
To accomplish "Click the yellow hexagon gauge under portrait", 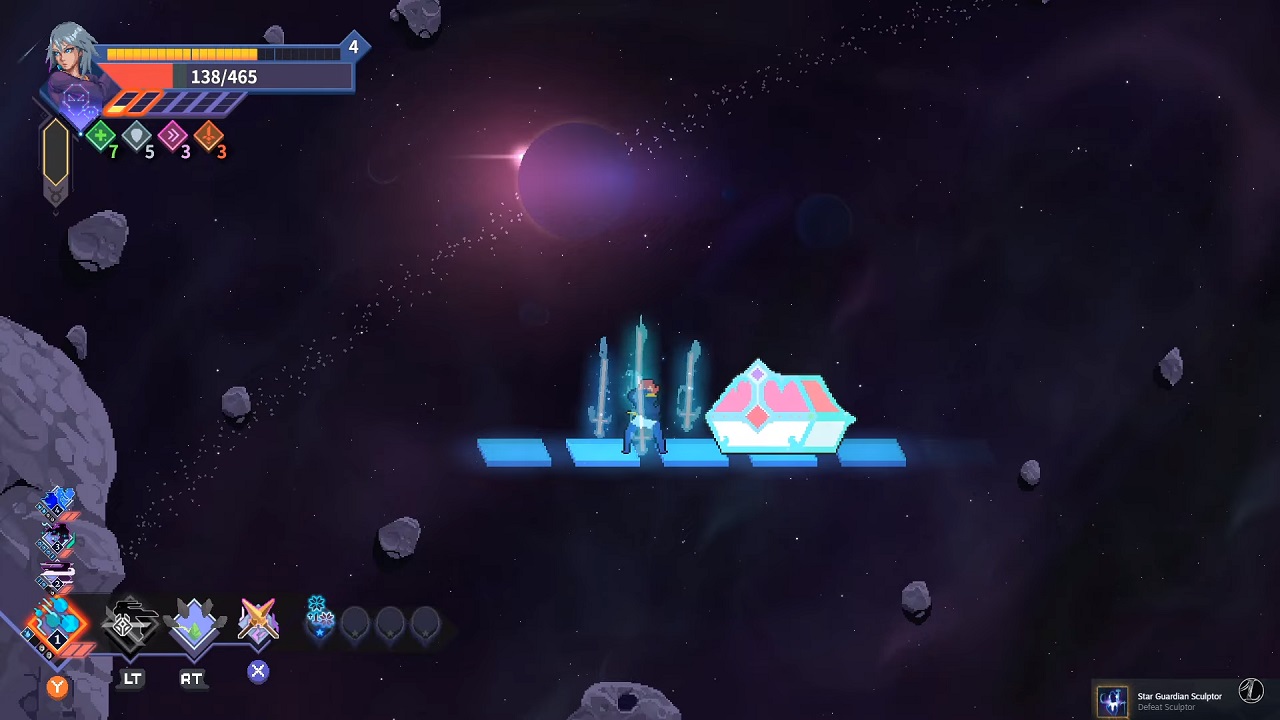I will tap(56, 153).
